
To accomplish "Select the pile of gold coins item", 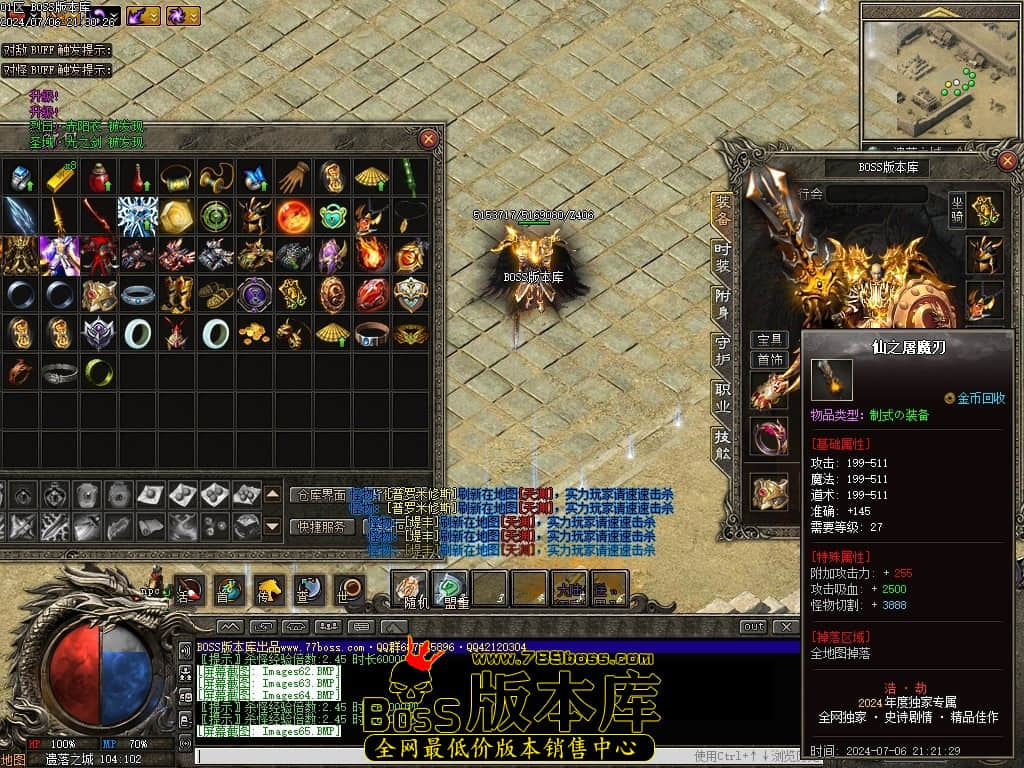I will pos(253,333).
